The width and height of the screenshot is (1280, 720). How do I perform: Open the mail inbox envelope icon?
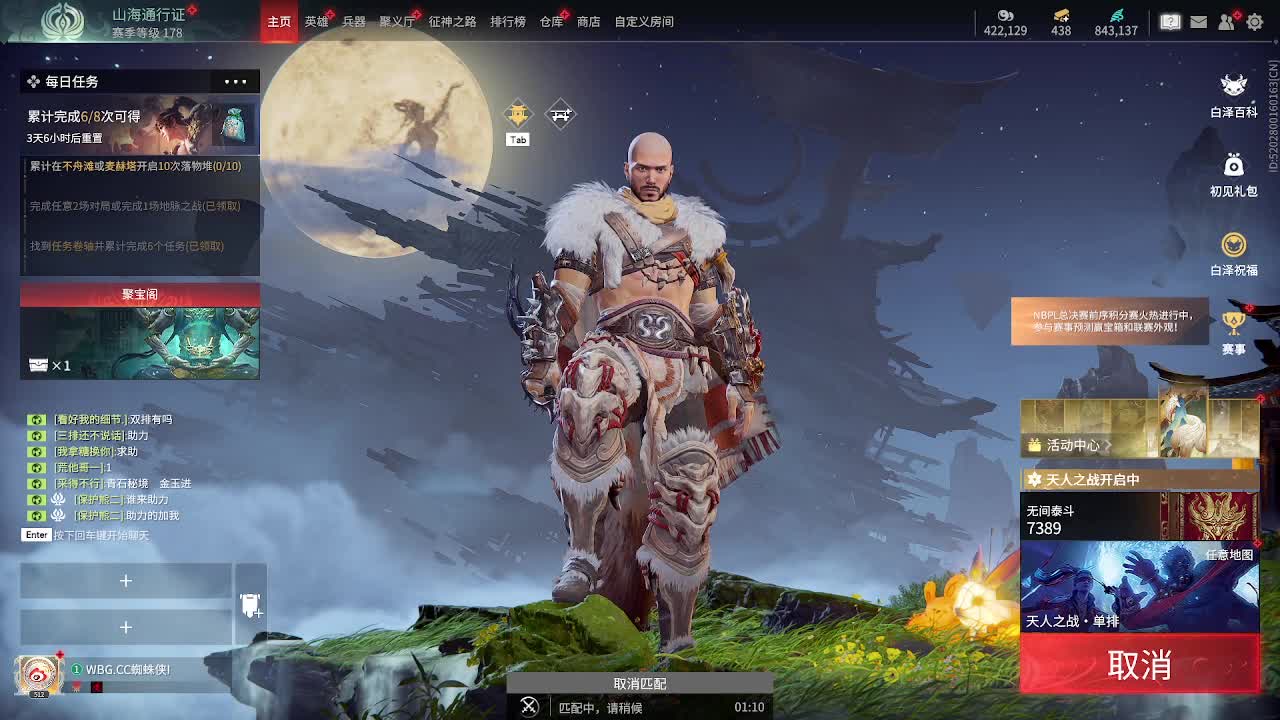(x=1199, y=20)
